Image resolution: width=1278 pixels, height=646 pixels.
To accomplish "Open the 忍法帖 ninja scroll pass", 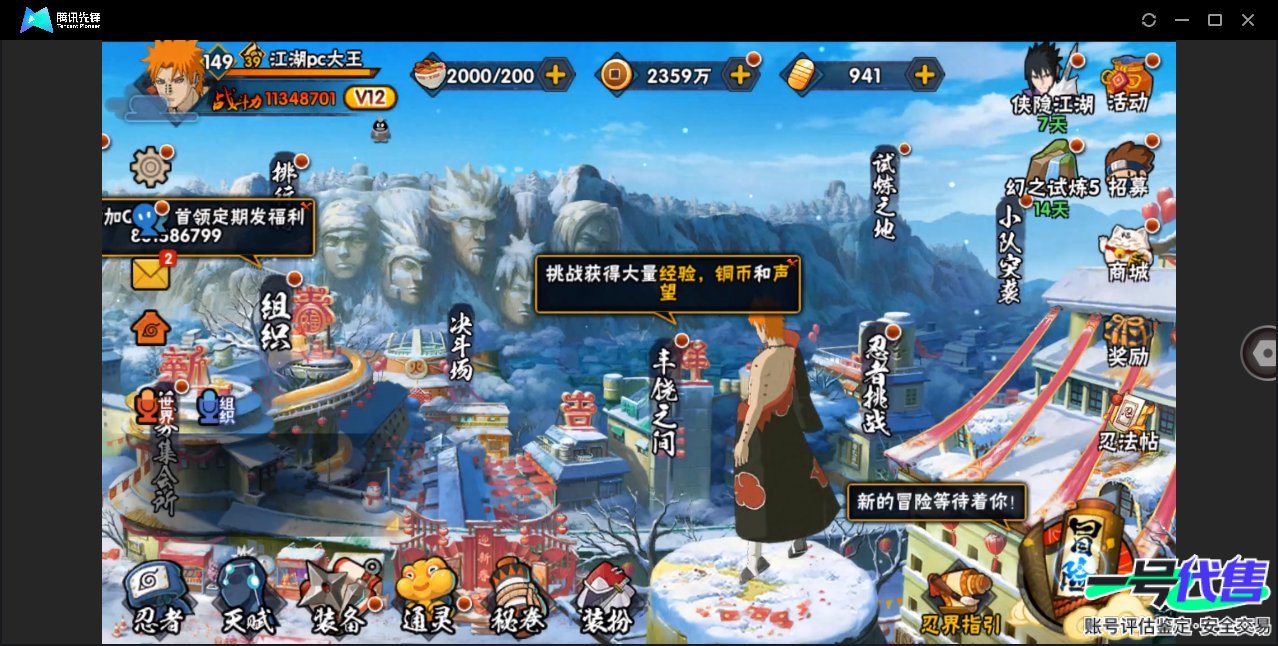I will coord(1128,425).
